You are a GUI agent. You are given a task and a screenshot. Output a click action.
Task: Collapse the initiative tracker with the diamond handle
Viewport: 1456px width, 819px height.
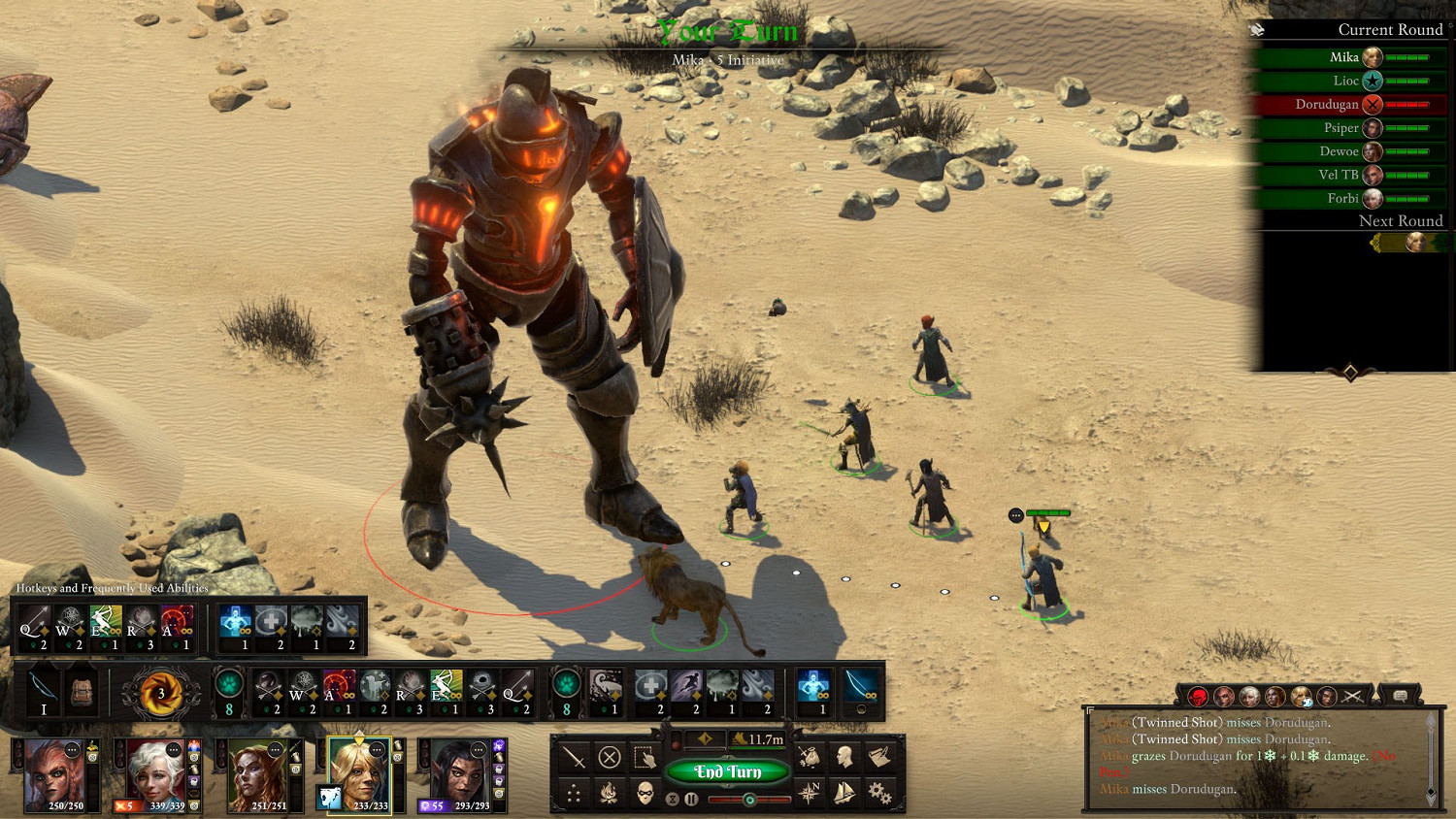tap(1349, 373)
